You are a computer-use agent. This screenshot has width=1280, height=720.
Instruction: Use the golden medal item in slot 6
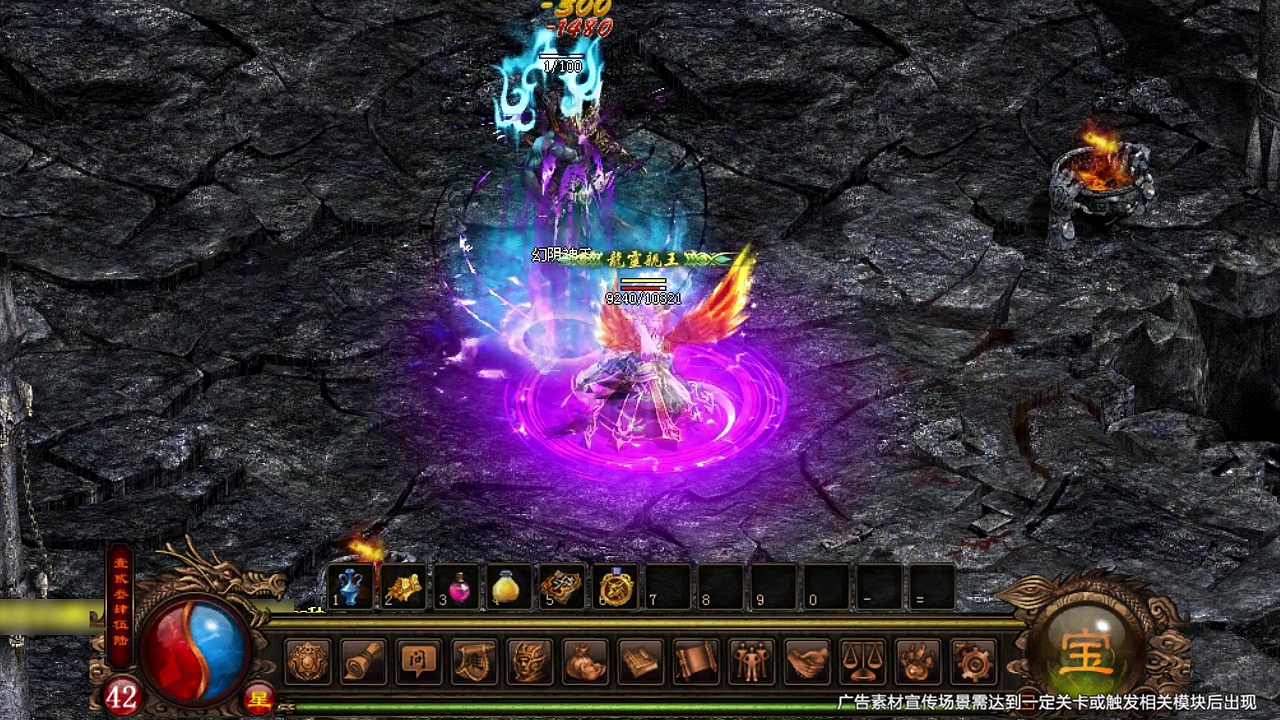(616, 587)
